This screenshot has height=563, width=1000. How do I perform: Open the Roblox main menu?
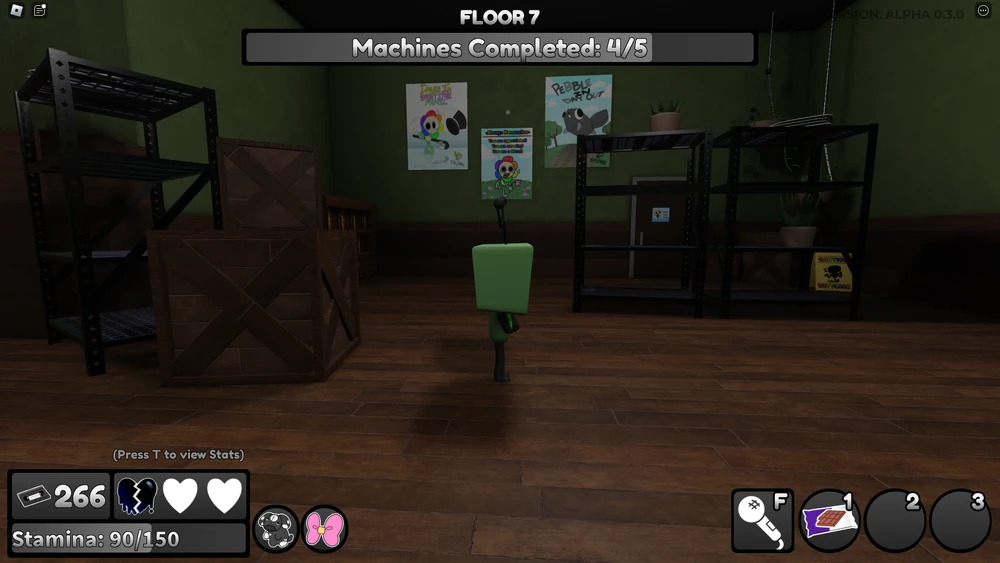[14, 11]
